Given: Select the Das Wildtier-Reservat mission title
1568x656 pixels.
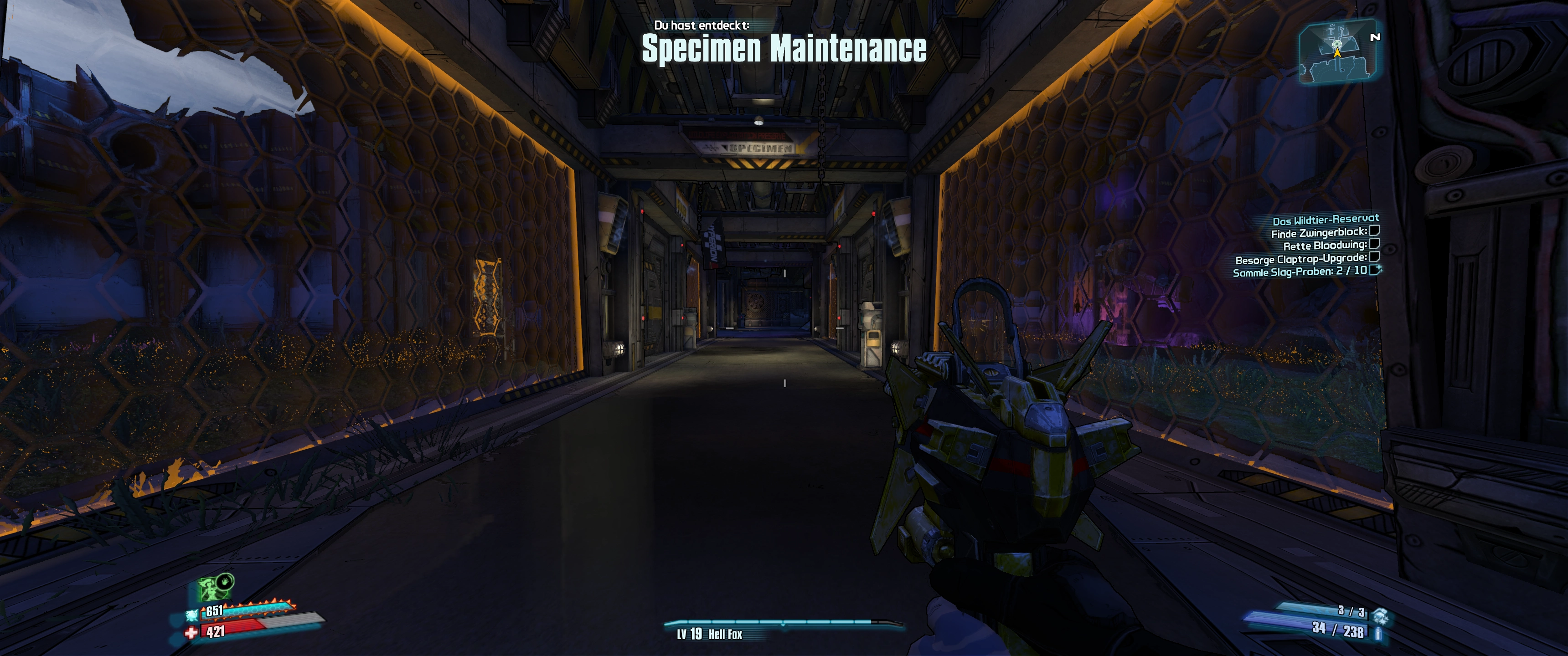Looking at the screenshot, I should coord(1325,219).
